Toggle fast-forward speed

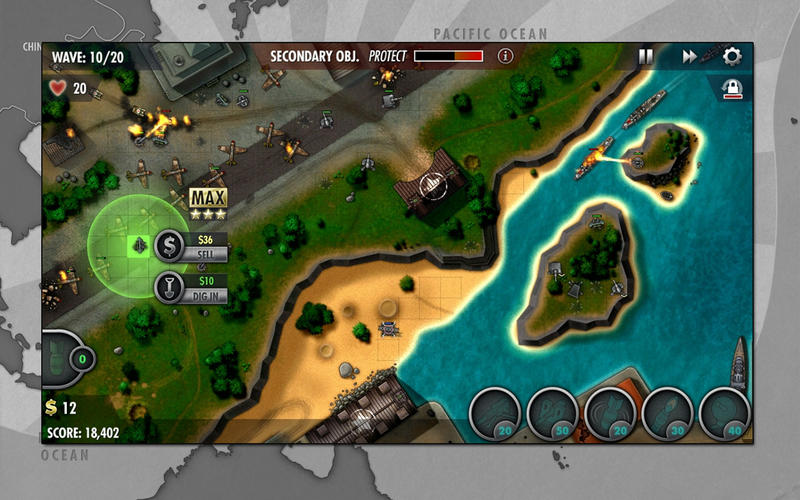[689, 57]
